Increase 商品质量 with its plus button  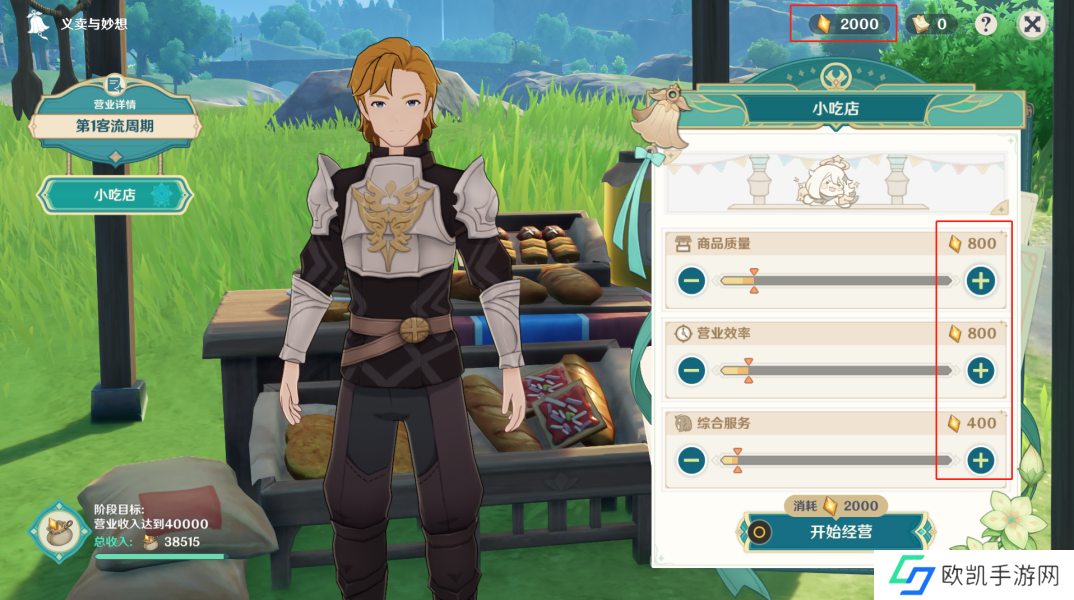[x=981, y=281]
